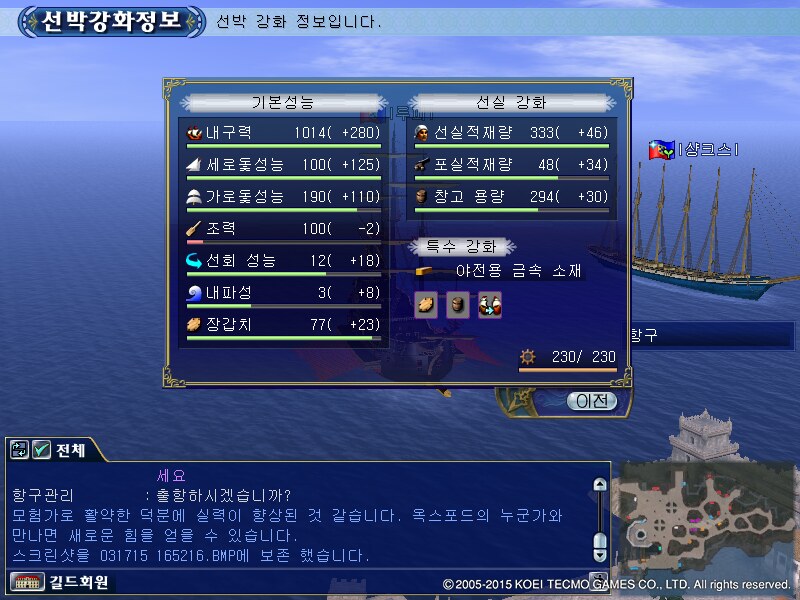
Task: Toggle the green checkmark chat filter
Action: coord(42,451)
